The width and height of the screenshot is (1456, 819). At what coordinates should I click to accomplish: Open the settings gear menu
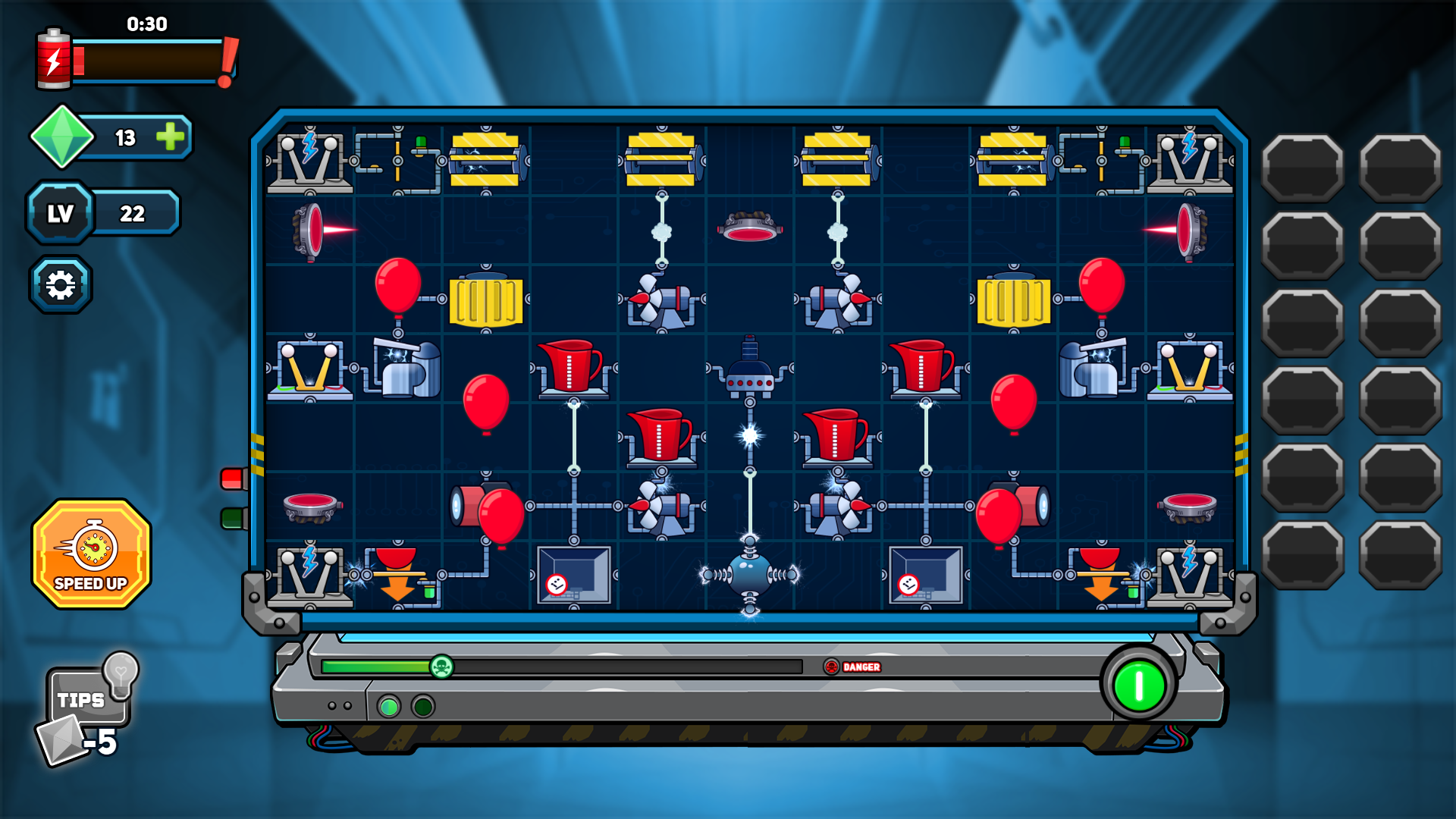tap(61, 283)
